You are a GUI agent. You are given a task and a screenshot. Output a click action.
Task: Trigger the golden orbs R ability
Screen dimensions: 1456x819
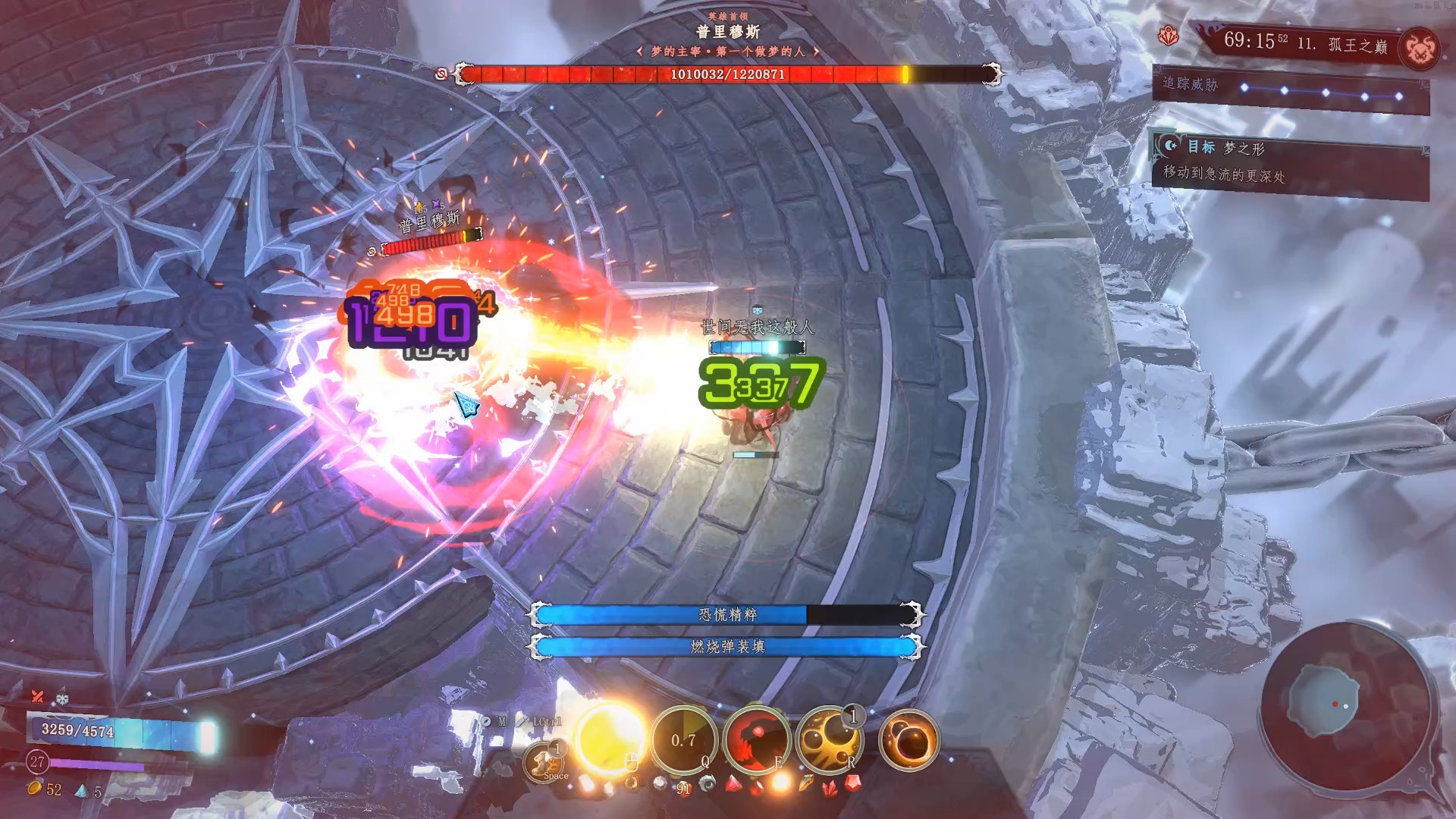point(830,740)
